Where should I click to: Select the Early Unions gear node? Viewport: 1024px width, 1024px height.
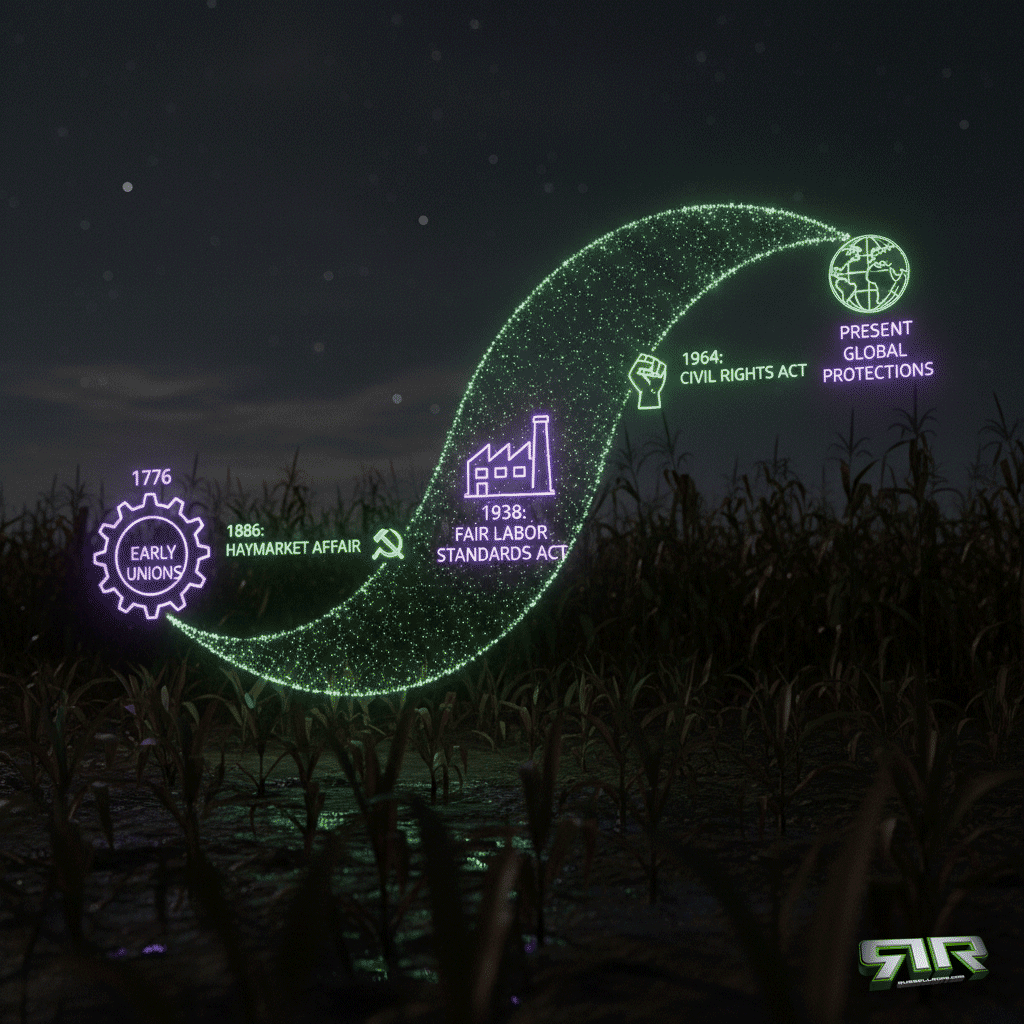(151, 557)
